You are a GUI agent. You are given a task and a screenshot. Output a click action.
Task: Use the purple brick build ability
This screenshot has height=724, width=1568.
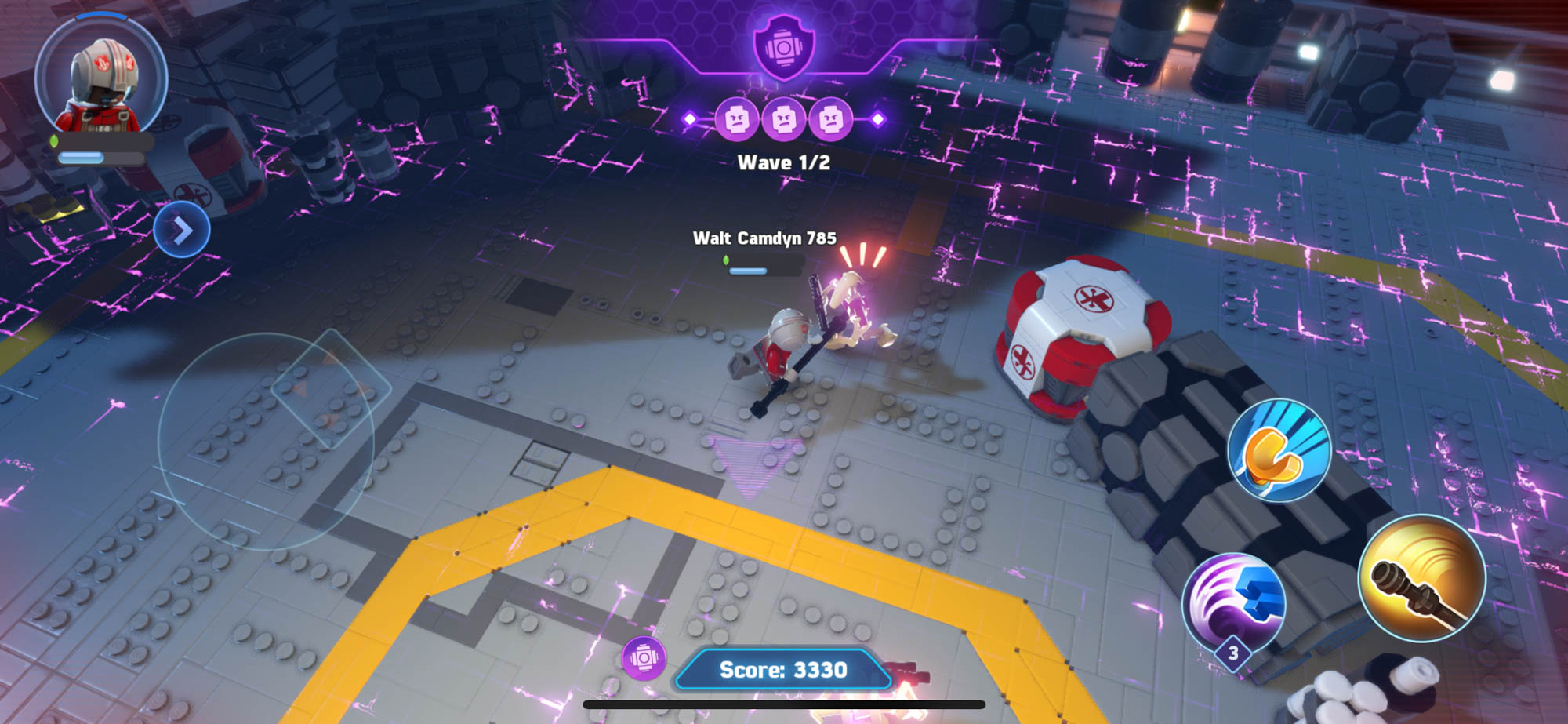[x=1233, y=603]
